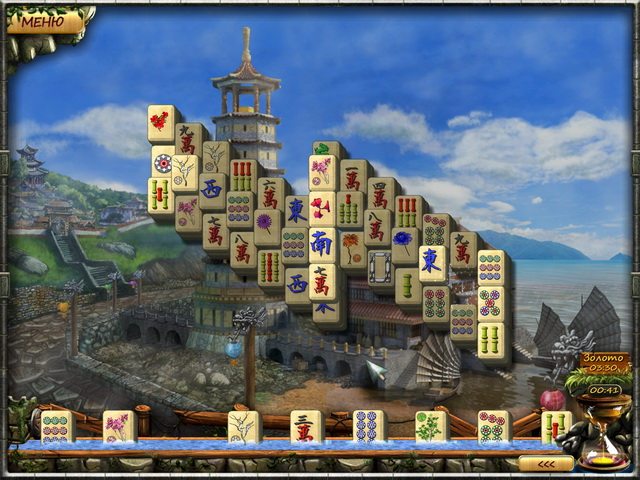Pick the white dragon empty-frame tile

(379, 266)
